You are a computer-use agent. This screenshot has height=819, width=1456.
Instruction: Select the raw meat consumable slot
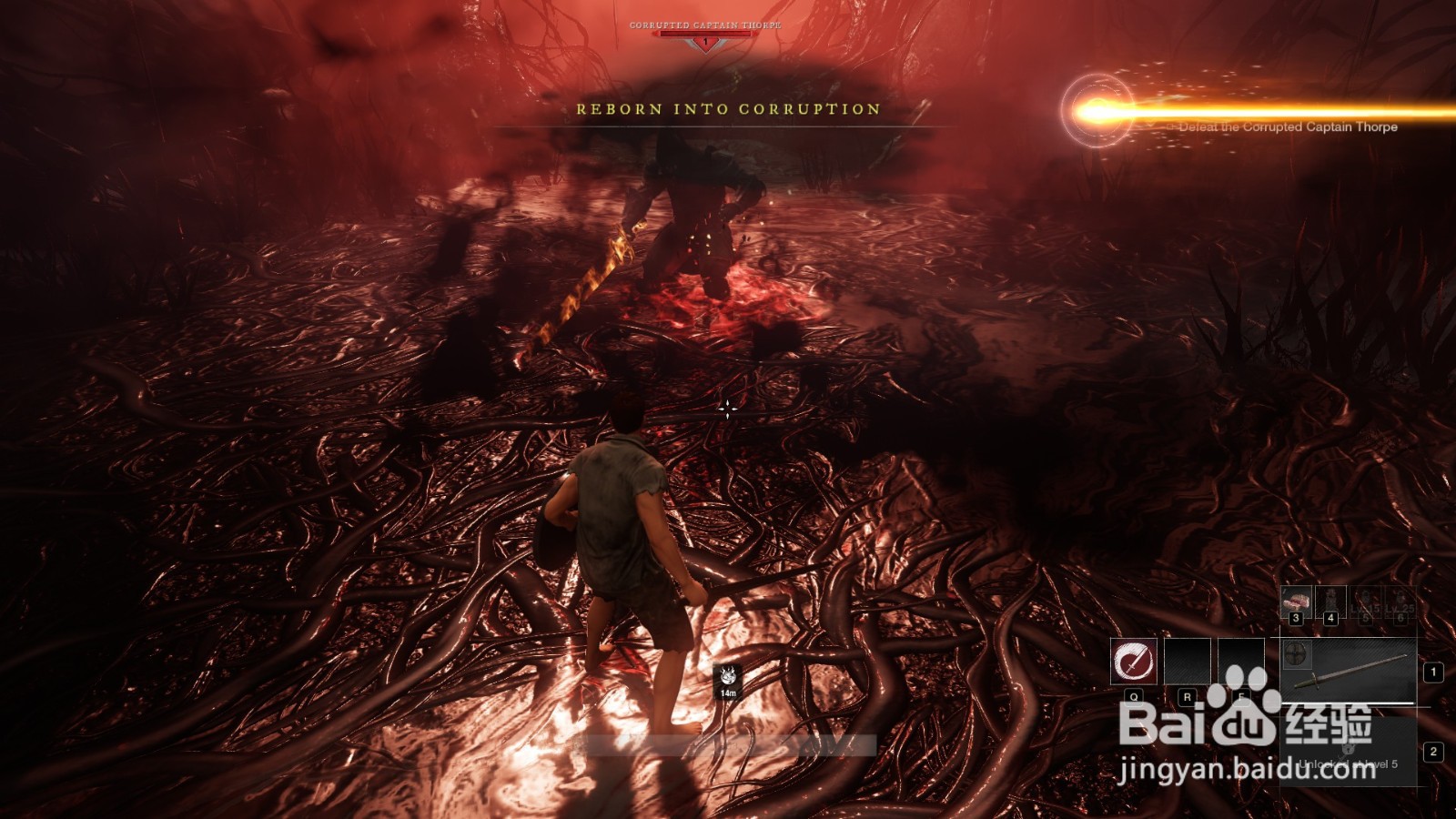1296,601
